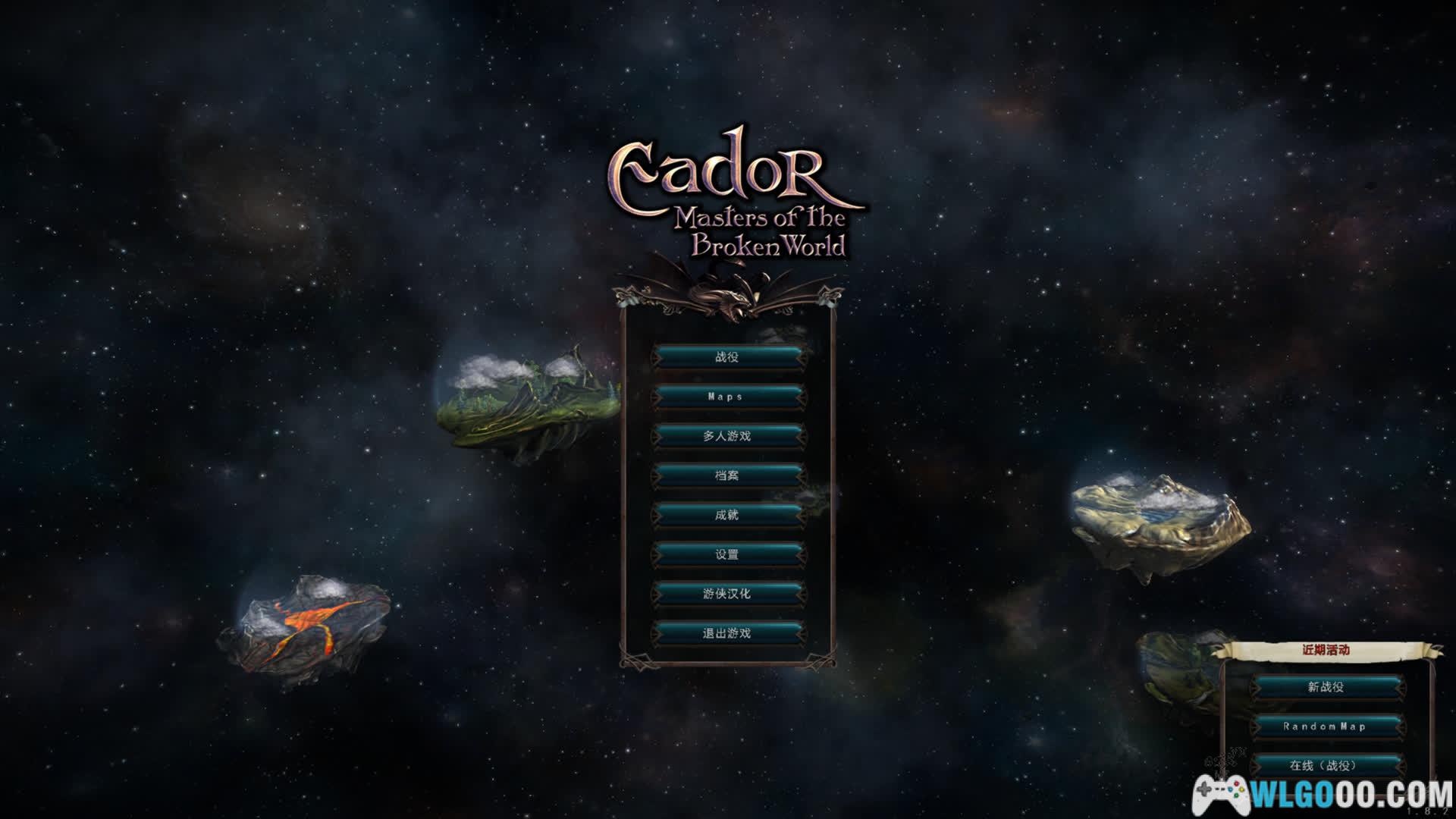Open the 战役 campaign menu

727,357
